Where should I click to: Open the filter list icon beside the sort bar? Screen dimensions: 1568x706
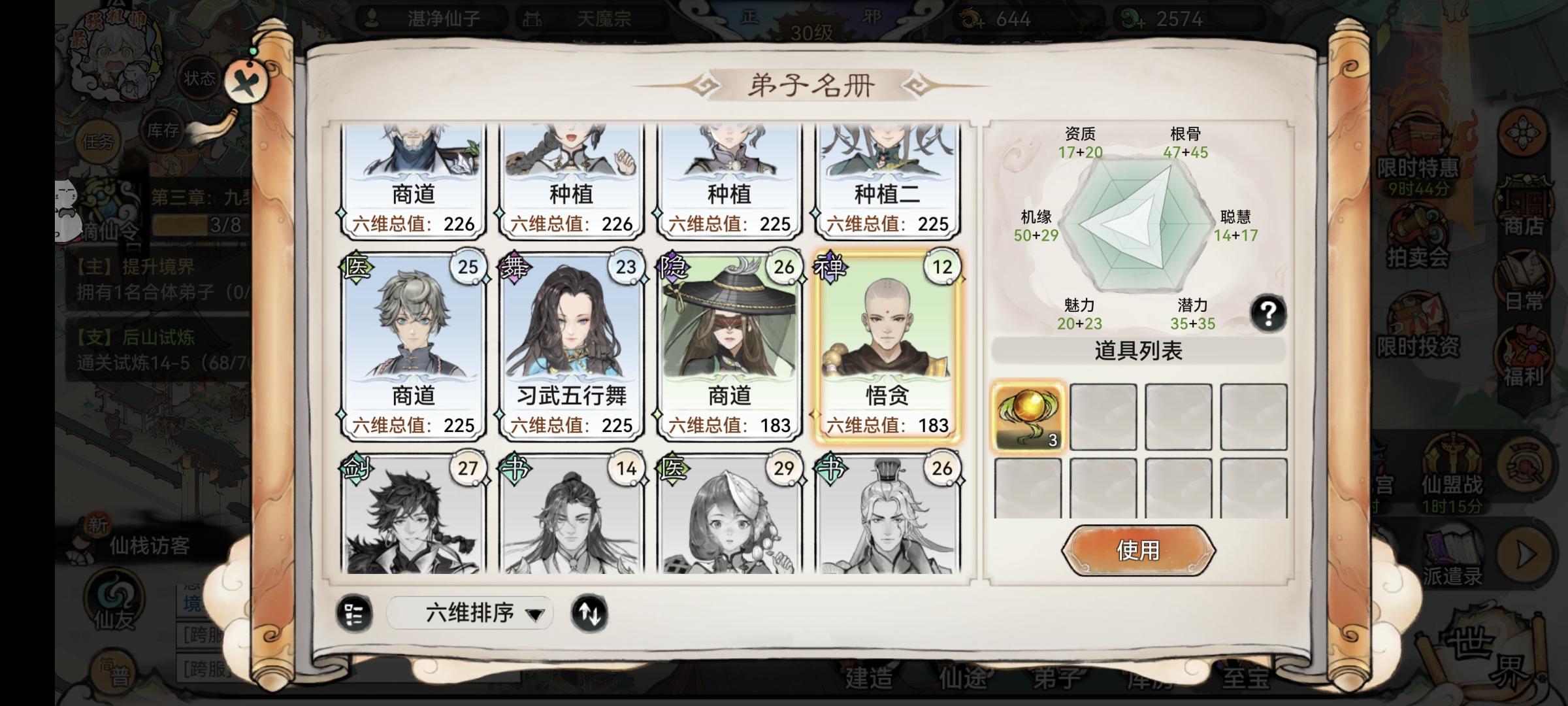click(353, 613)
